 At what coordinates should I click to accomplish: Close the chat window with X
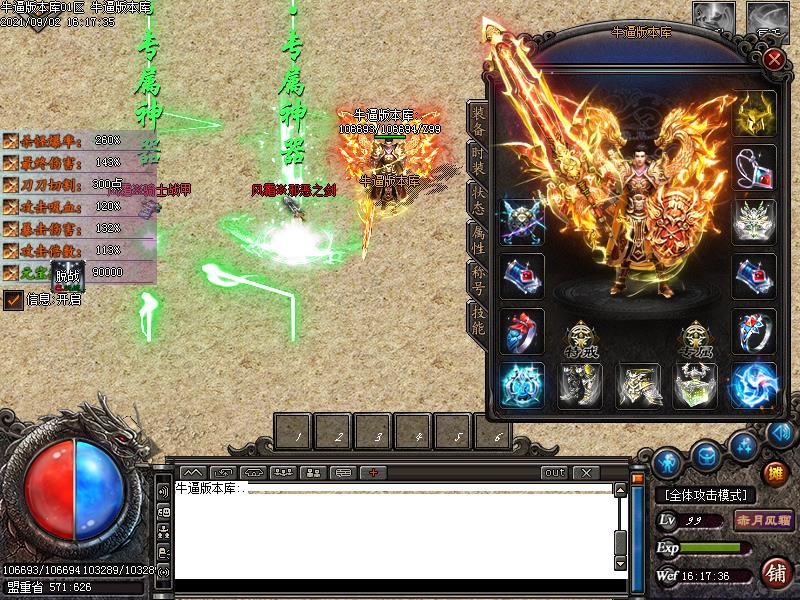(x=587, y=472)
